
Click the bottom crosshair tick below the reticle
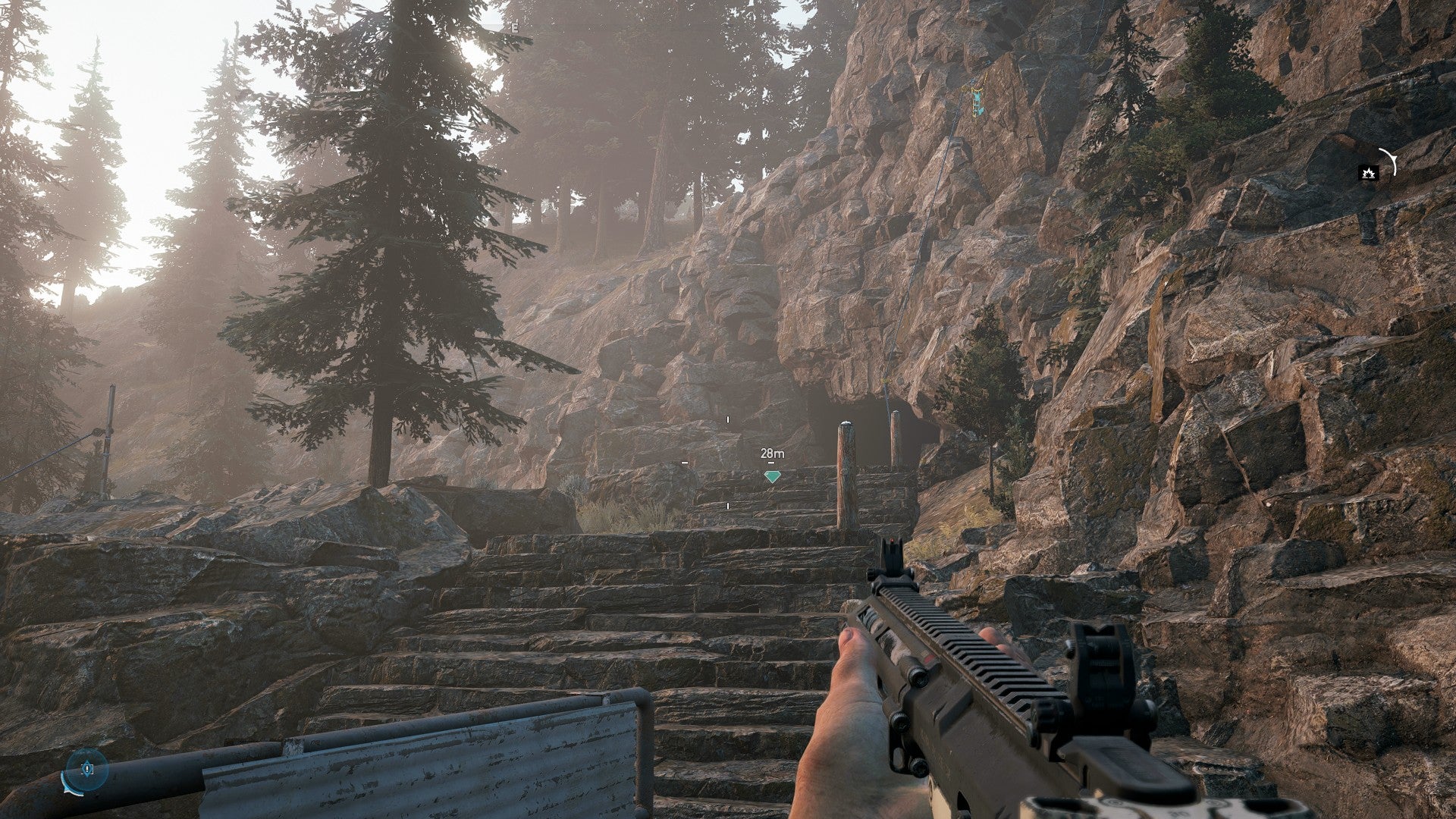(x=728, y=506)
